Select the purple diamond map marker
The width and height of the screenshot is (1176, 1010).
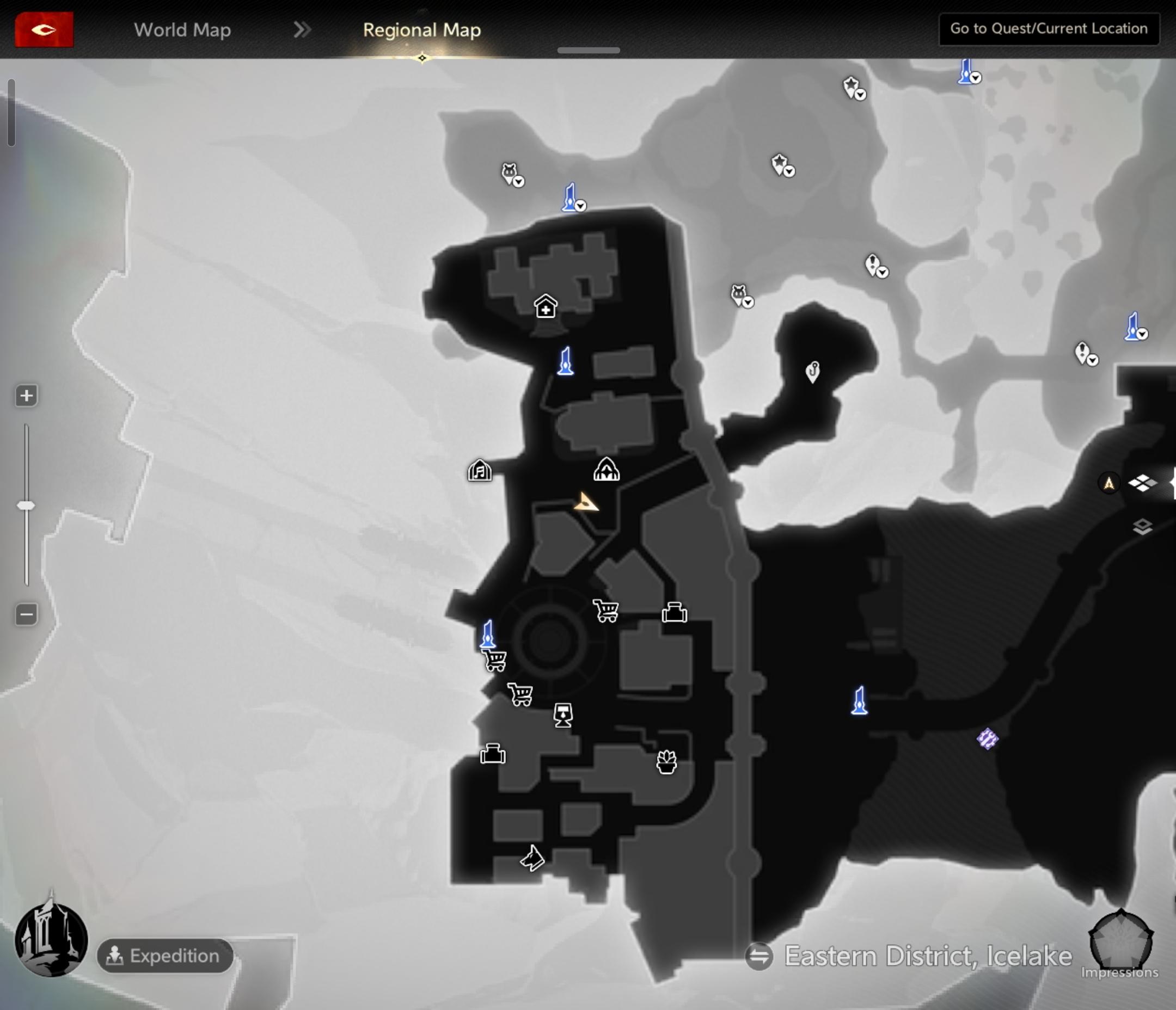pyautogui.click(x=987, y=739)
